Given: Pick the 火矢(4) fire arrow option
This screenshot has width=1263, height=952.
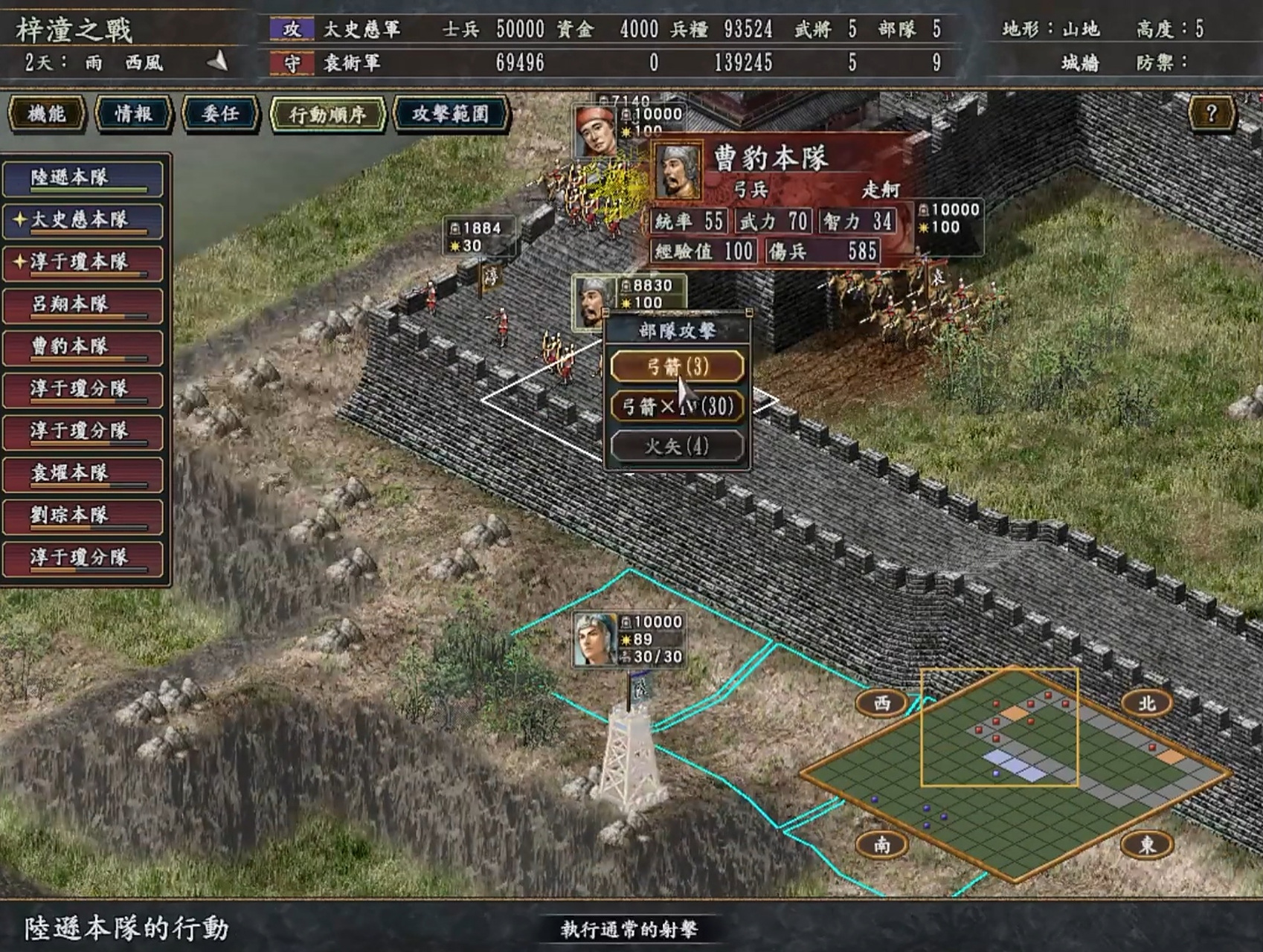Looking at the screenshot, I should 676,446.
